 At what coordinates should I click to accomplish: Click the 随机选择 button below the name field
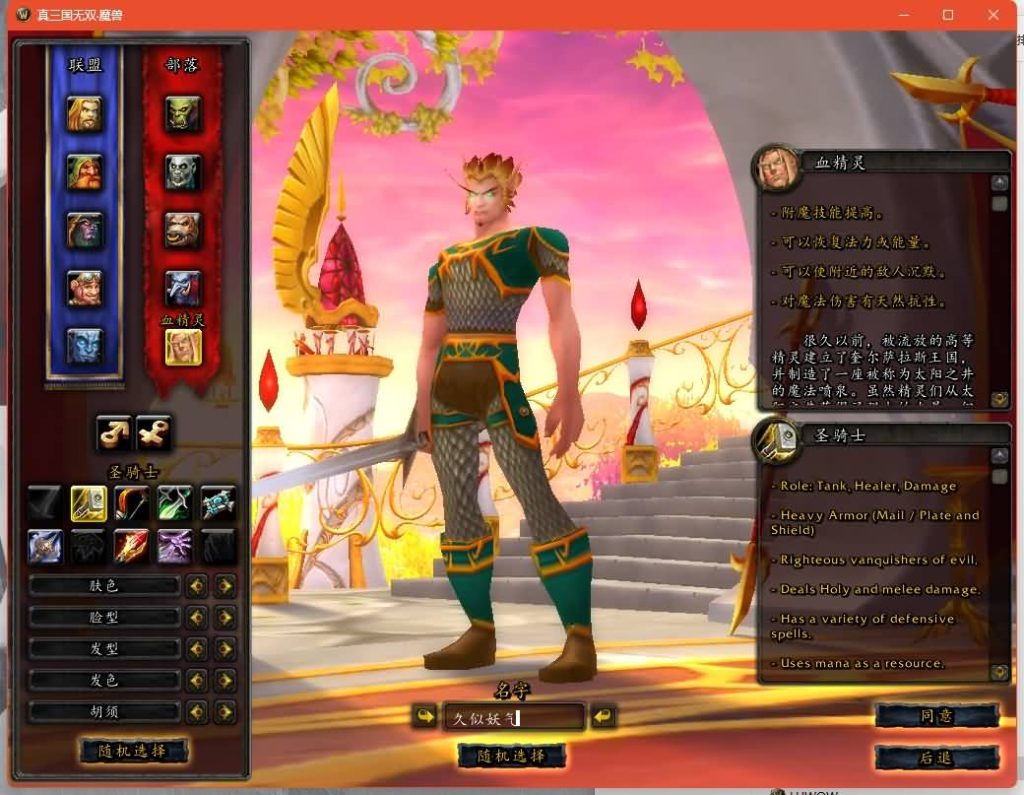coord(512,756)
